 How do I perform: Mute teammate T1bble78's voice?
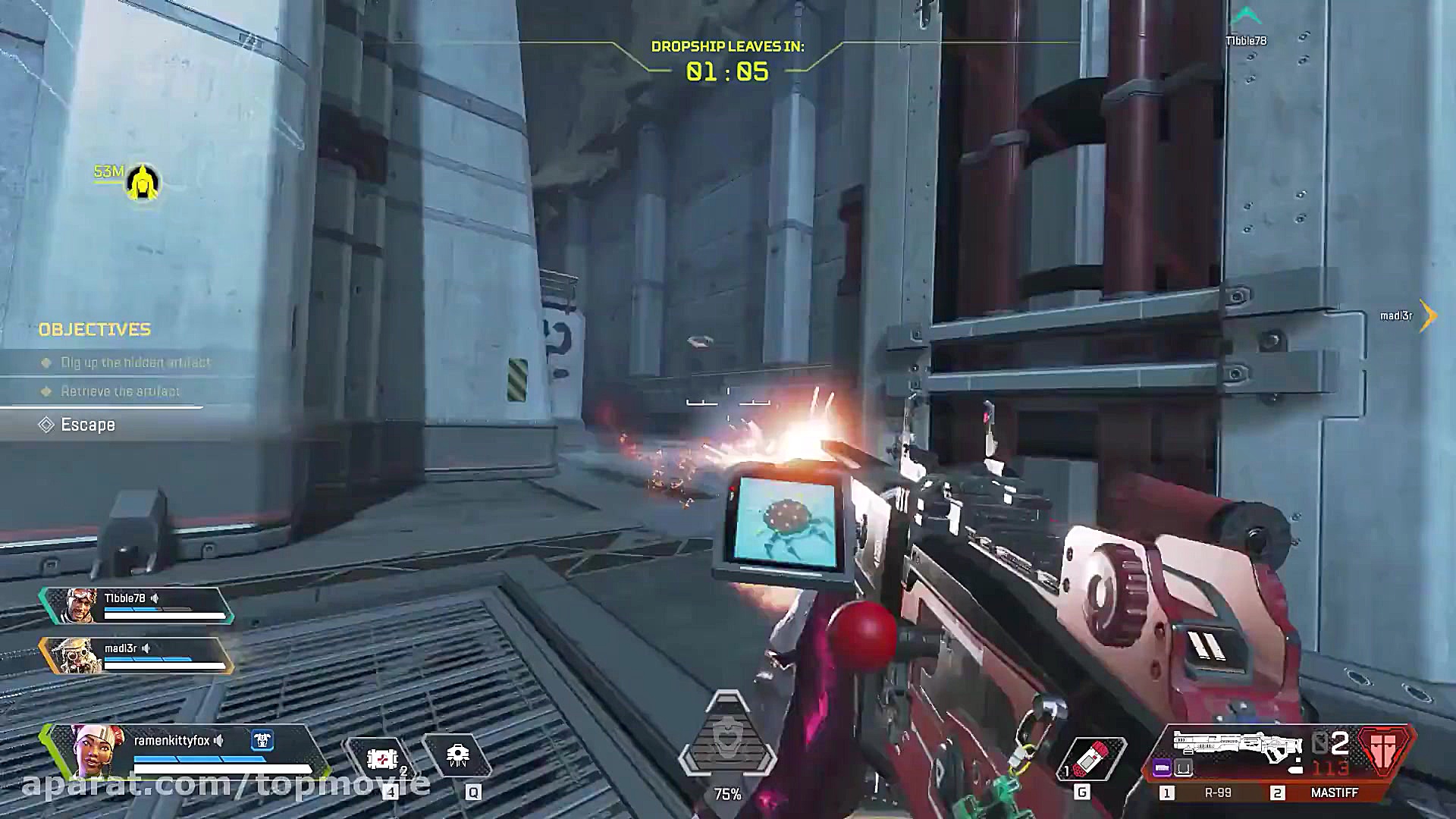155,599
